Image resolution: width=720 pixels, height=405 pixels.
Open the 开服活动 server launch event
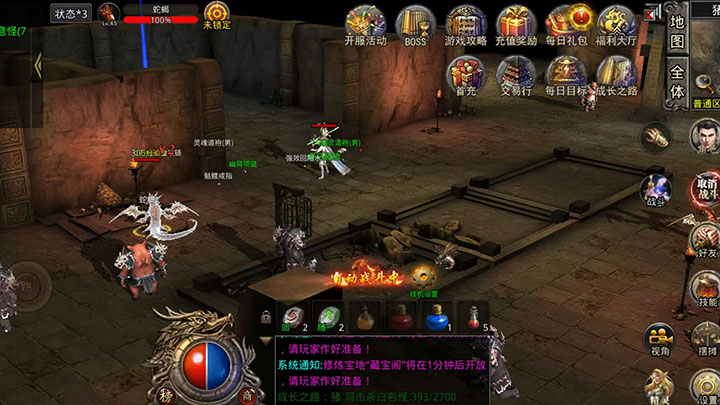(364, 25)
